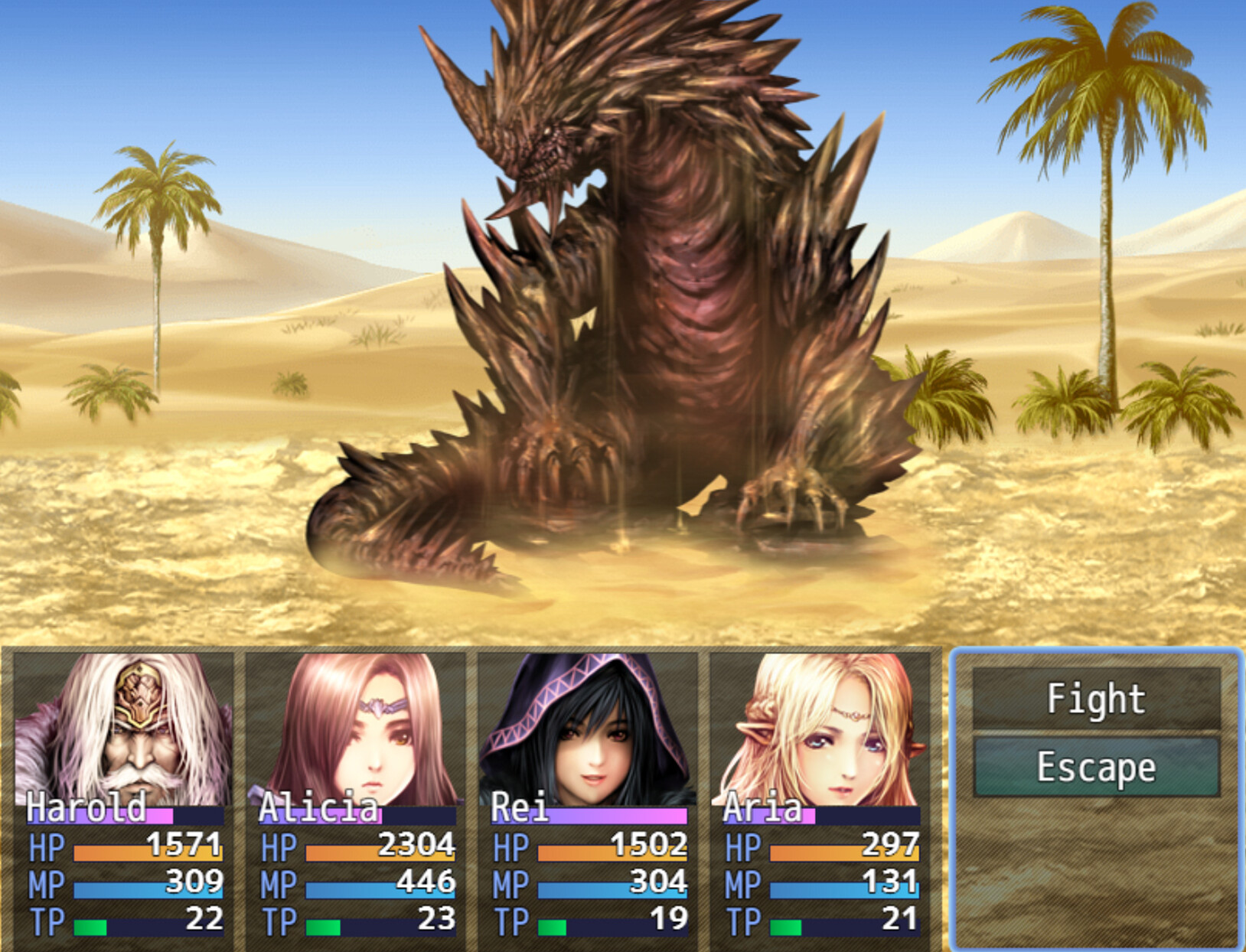
Task: Click Alicia's HP value of 2304
Action: coord(419,847)
